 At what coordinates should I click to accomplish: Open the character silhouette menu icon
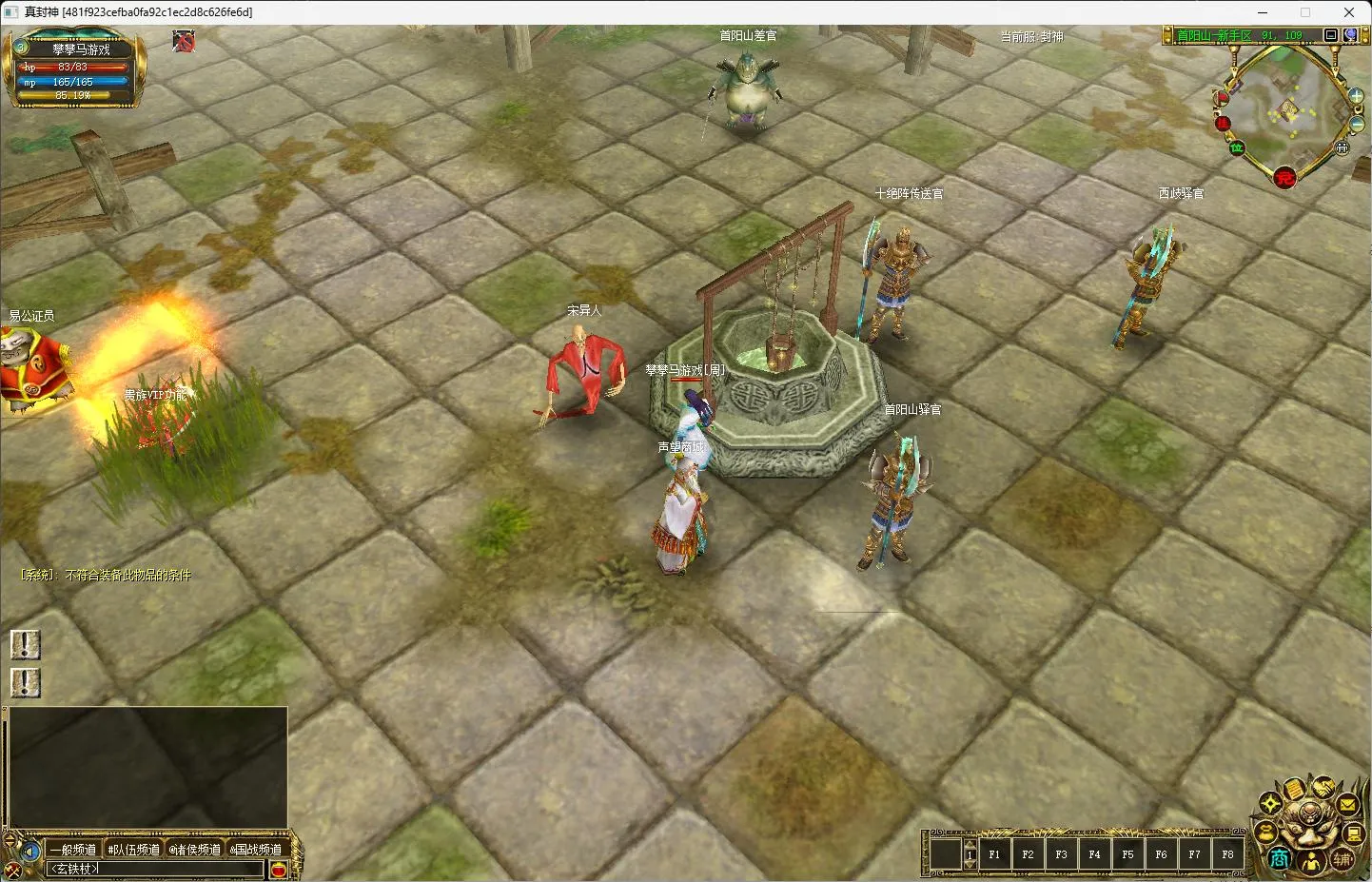pyautogui.click(x=1312, y=862)
